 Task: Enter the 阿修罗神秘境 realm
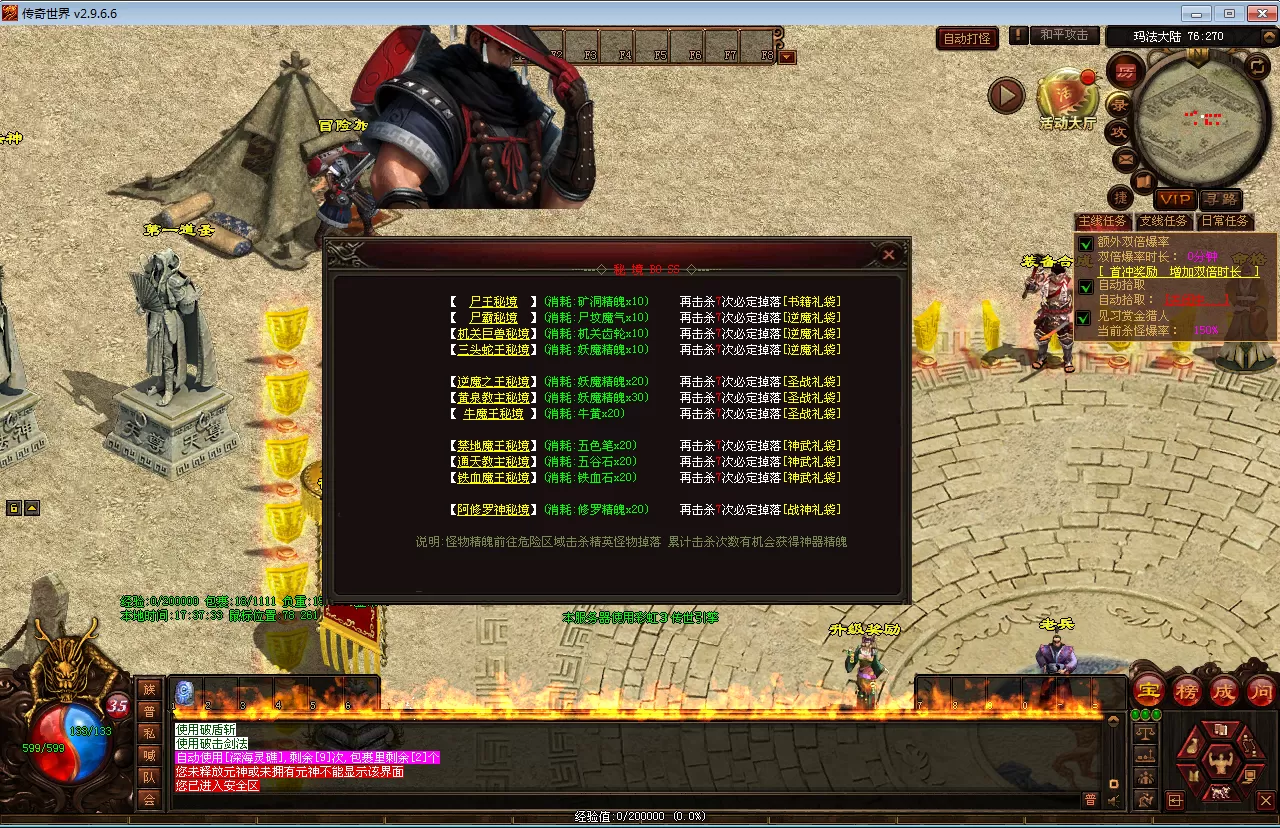(x=493, y=510)
